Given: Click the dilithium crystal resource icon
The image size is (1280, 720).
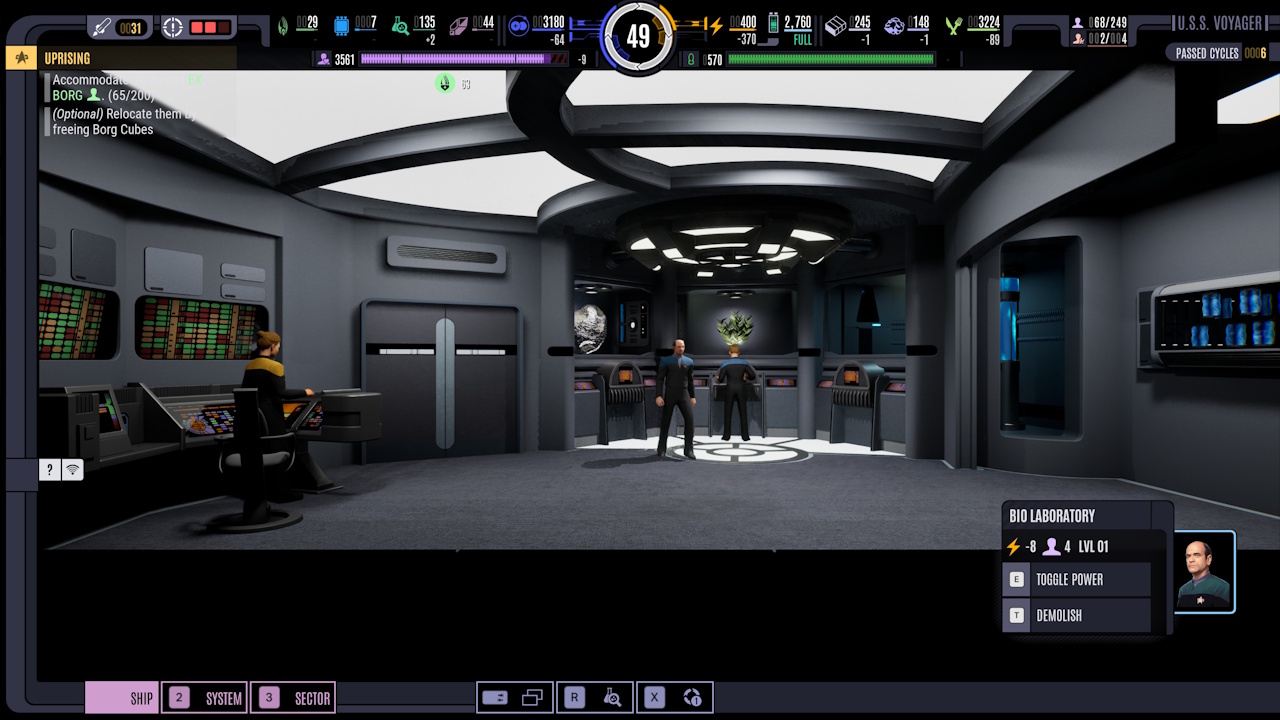Looking at the screenshot, I should click(458, 25).
